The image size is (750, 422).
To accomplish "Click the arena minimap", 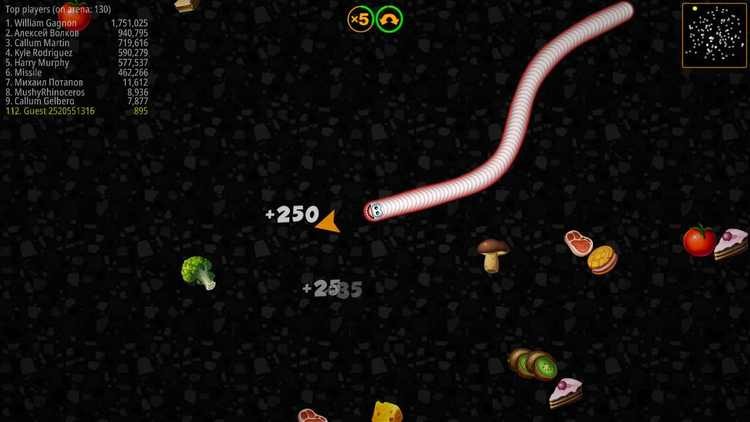I will pyautogui.click(x=714, y=35).
